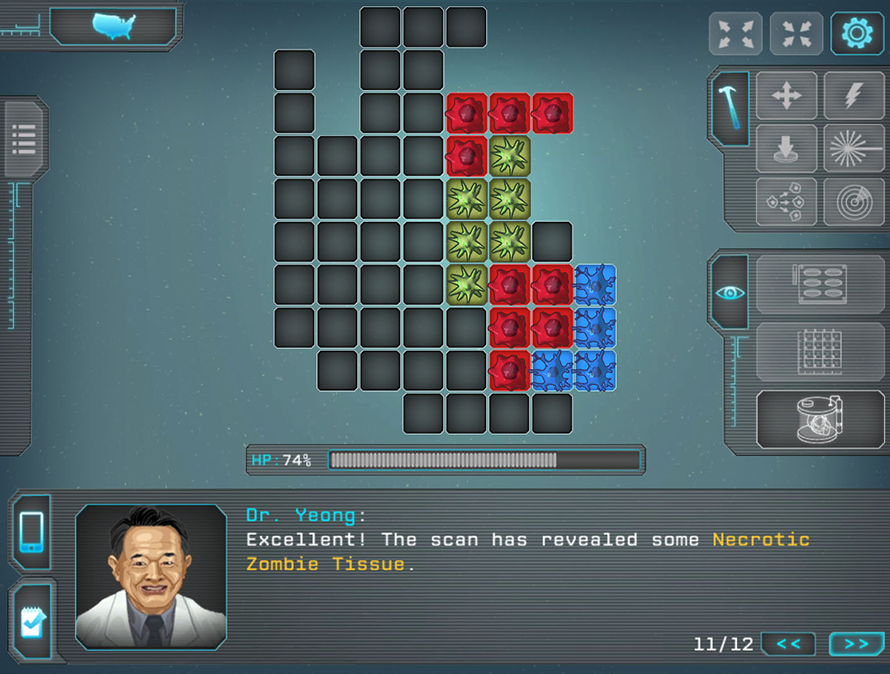Image resolution: width=890 pixels, height=674 pixels.
Task: Activate the lightning bolt tool
Action: point(853,96)
